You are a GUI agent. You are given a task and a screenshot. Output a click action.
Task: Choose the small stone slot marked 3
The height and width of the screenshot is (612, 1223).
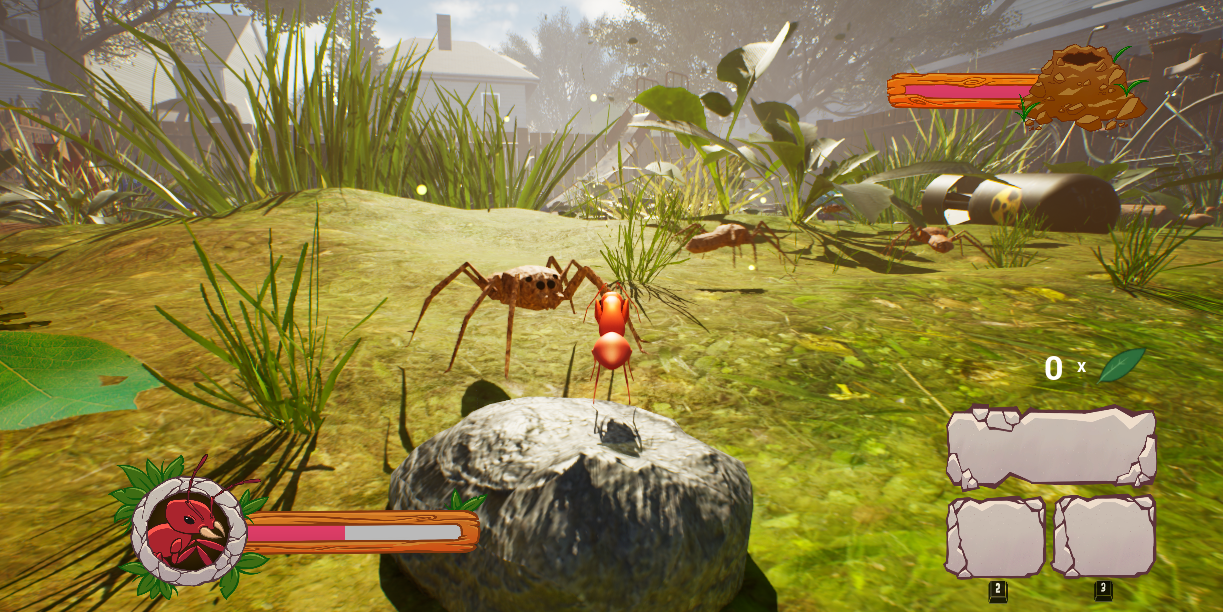coord(1104,537)
